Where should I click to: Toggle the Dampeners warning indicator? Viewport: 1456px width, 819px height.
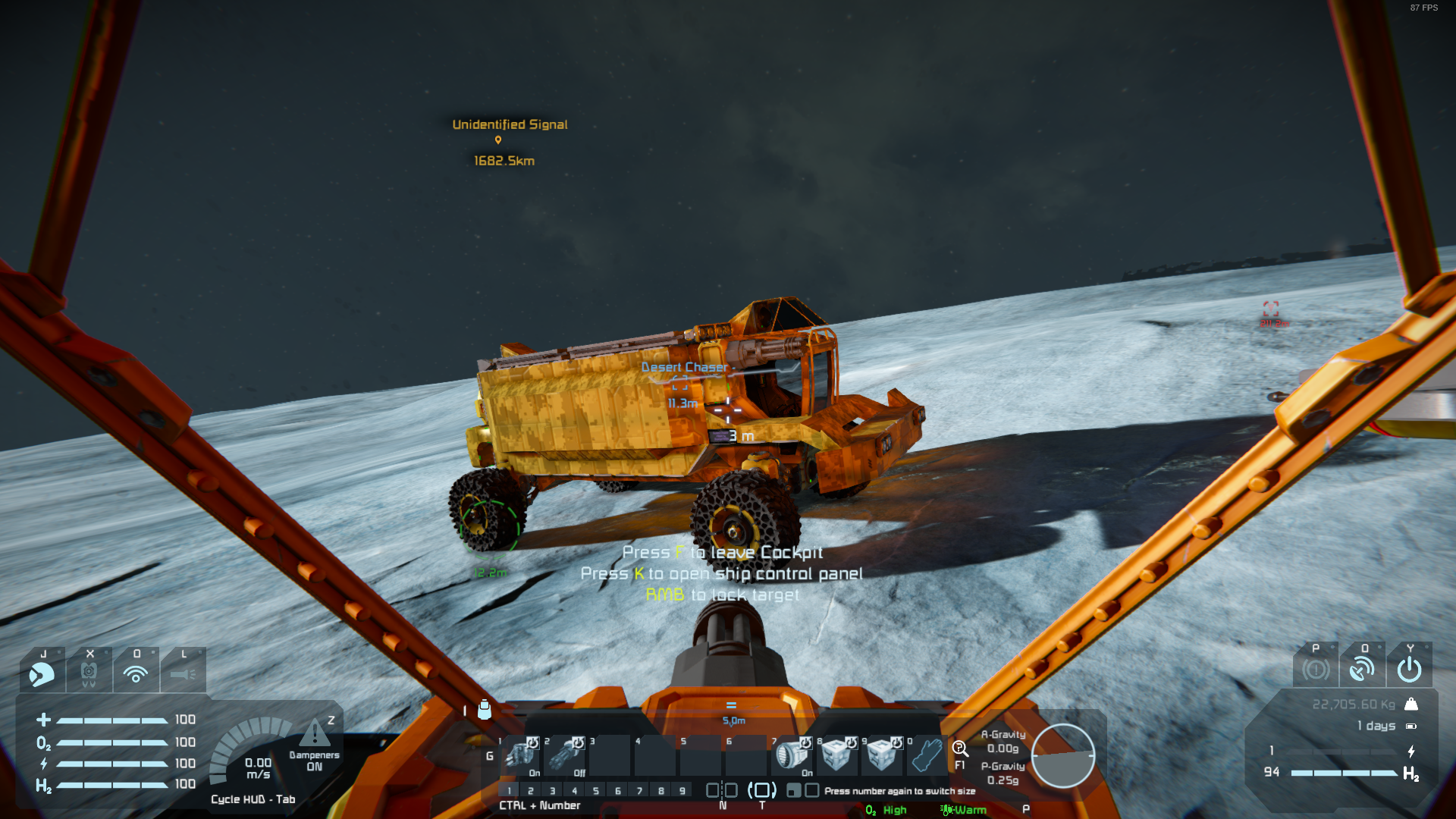pyautogui.click(x=315, y=734)
